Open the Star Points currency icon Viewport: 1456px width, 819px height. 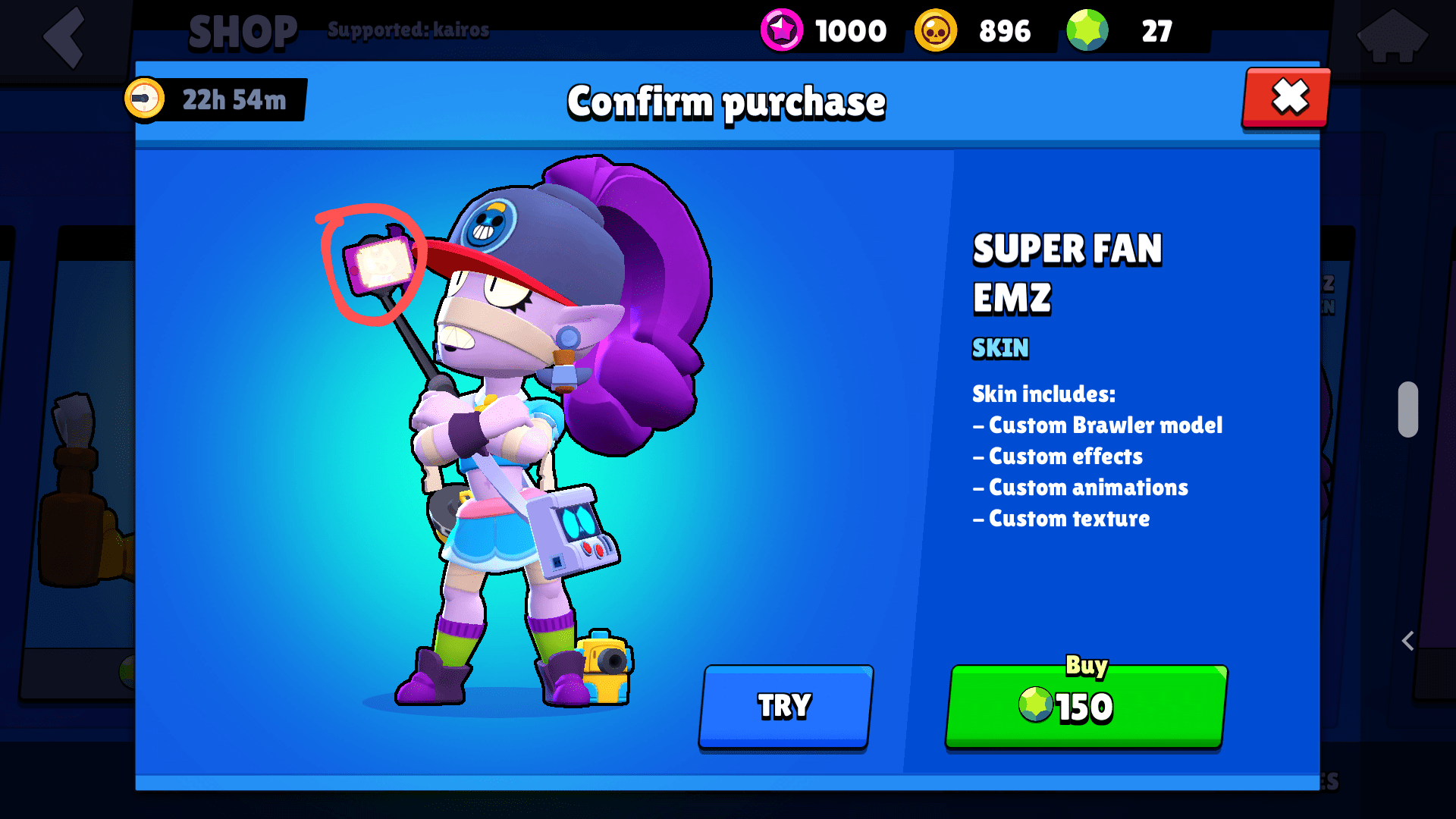pos(780,31)
